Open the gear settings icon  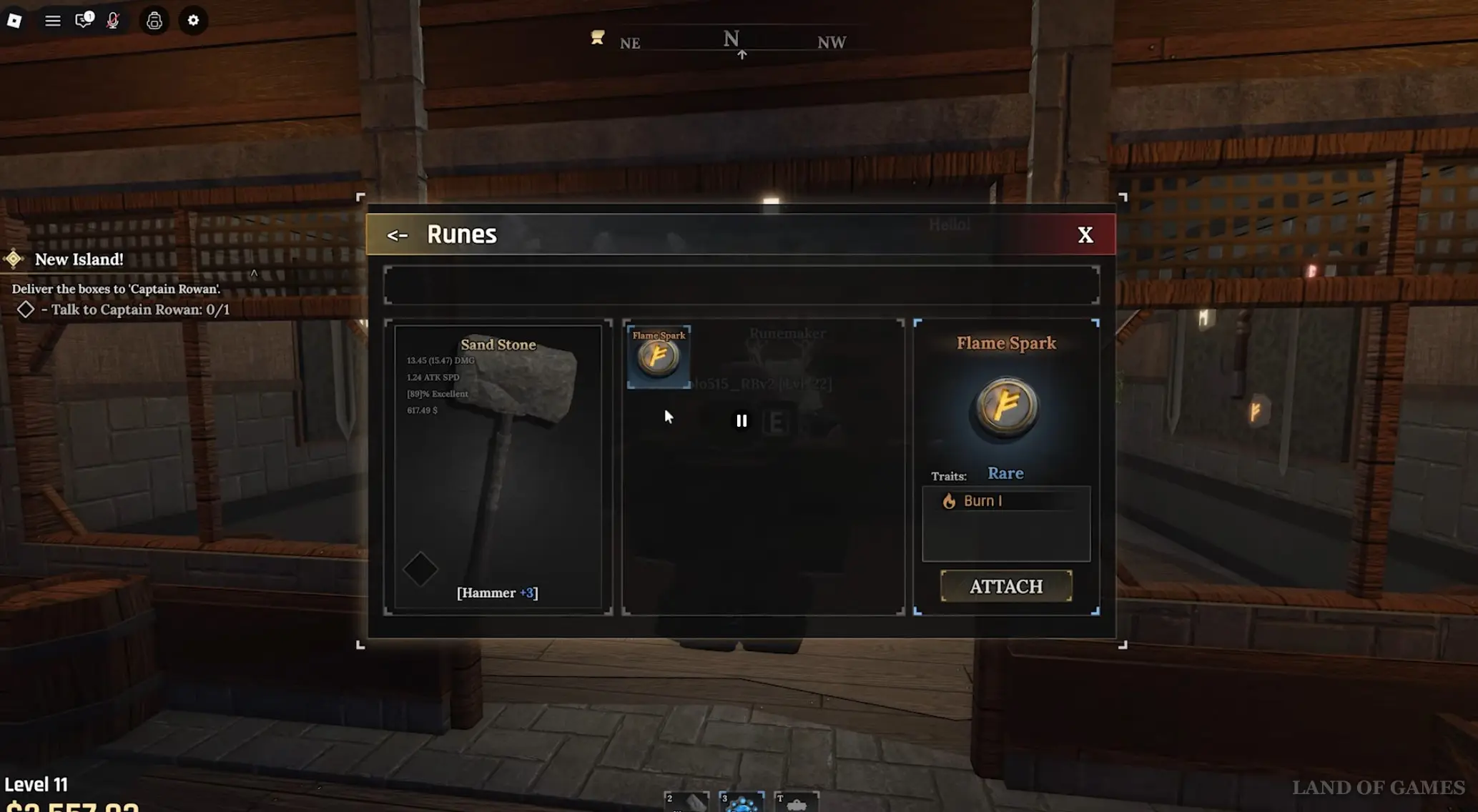coord(193,21)
